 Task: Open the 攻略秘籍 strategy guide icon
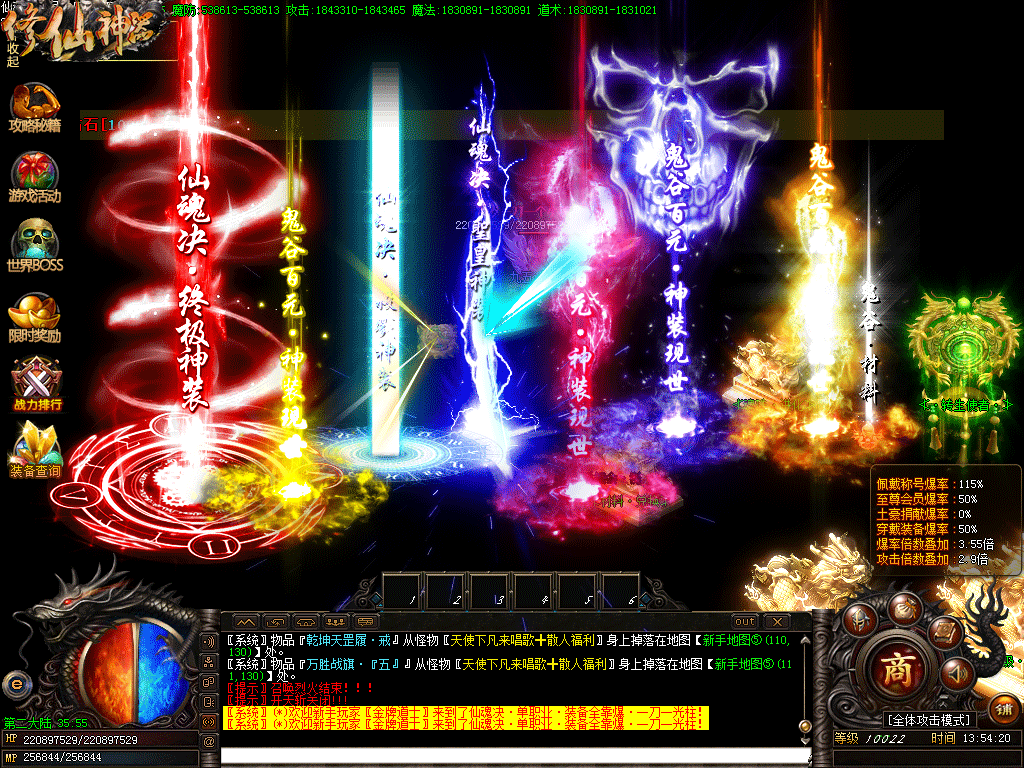[x=34, y=108]
